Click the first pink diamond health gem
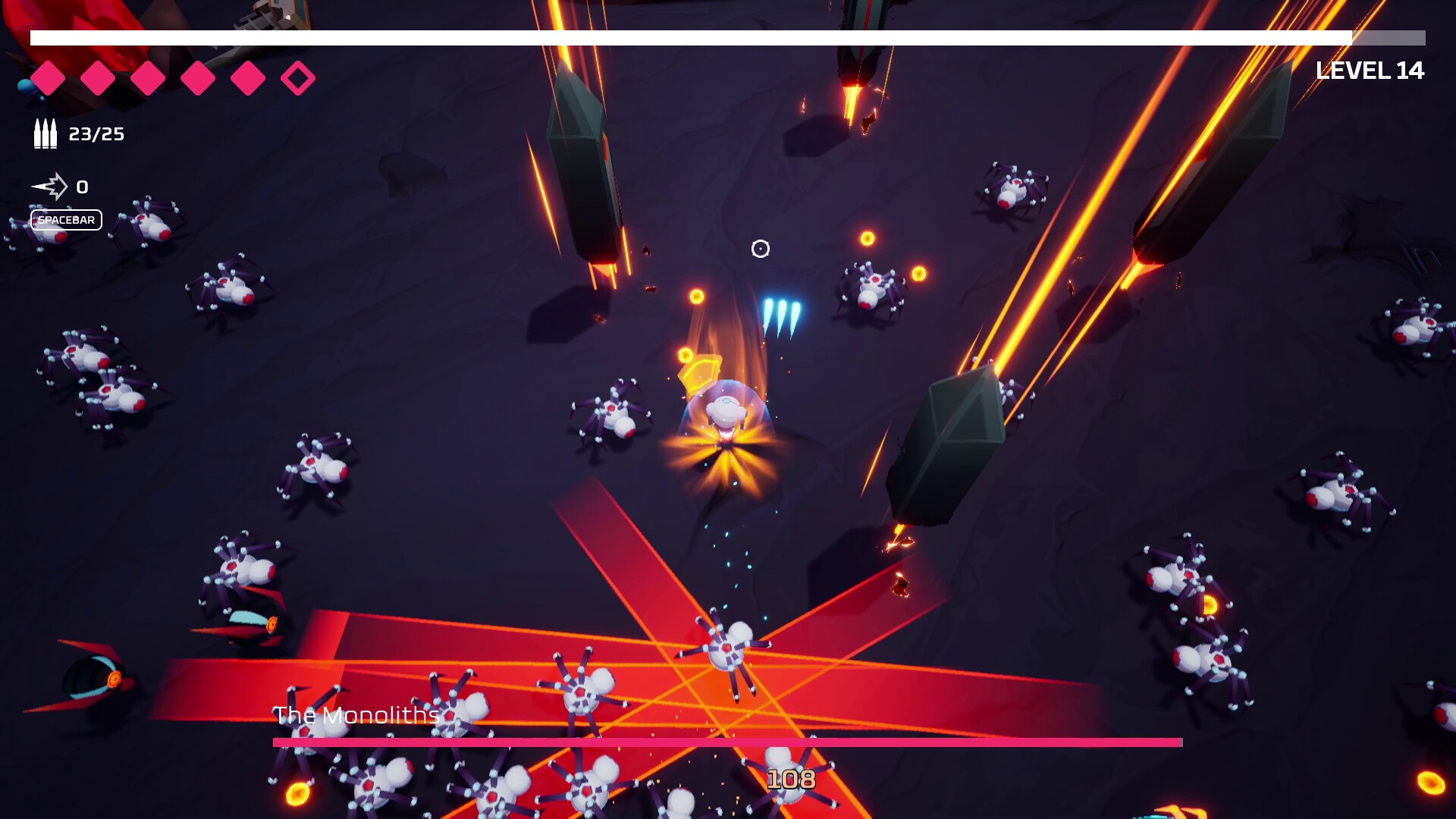1456x819 pixels. coord(49,77)
